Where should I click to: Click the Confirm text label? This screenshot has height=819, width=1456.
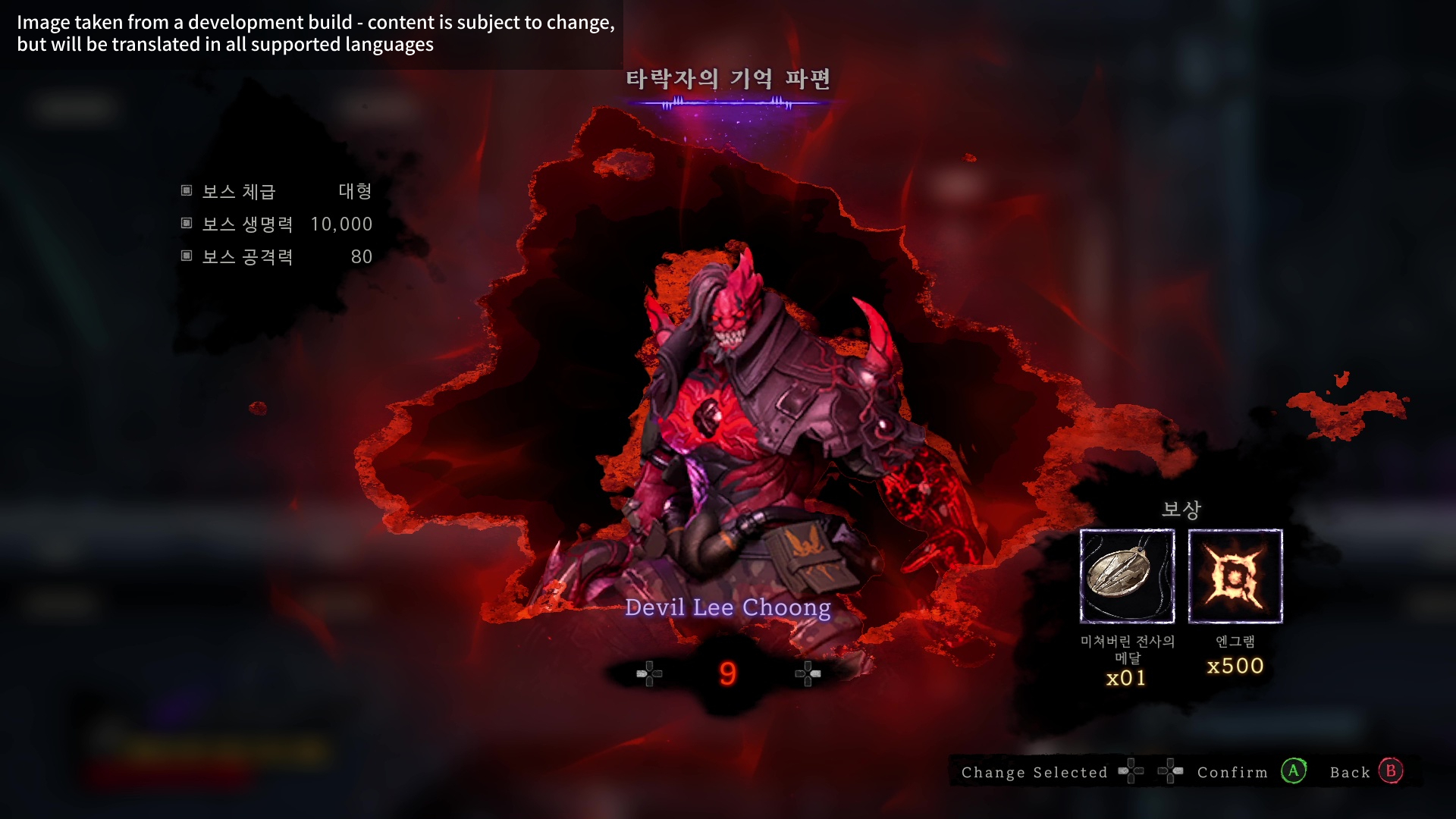1233,772
